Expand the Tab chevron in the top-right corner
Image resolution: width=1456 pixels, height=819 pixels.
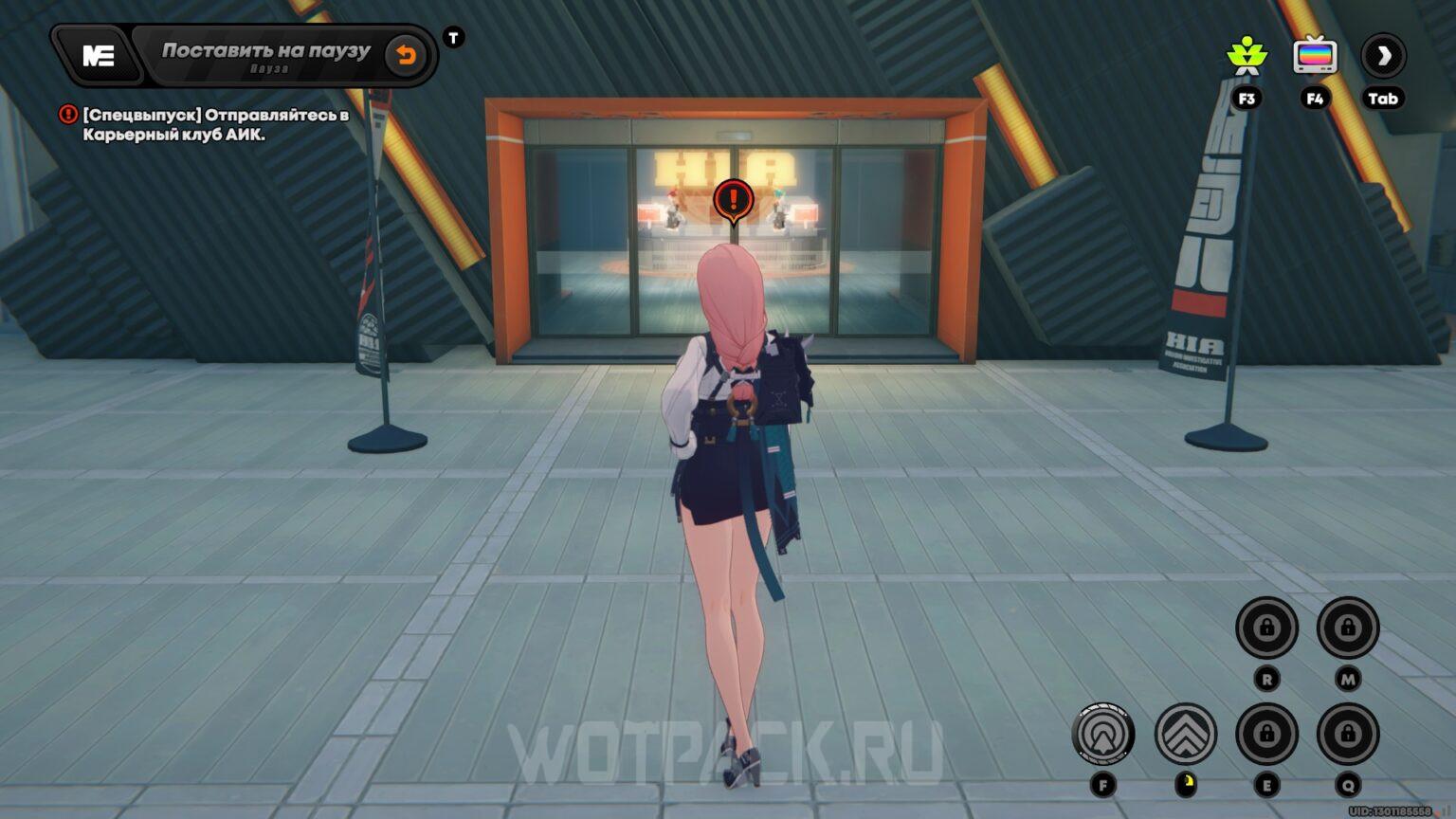click(1382, 56)
